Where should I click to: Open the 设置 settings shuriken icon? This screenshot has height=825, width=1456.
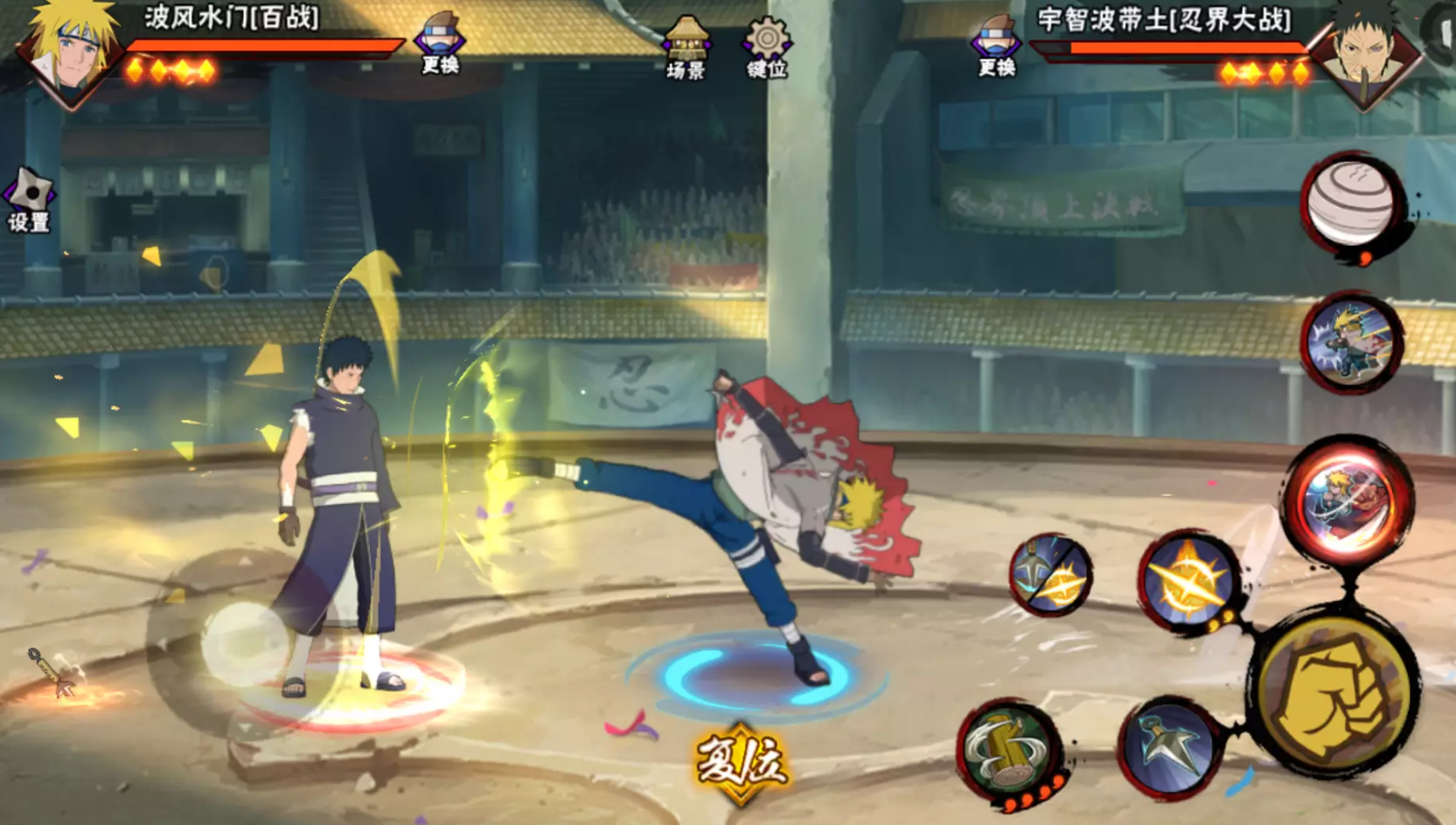click(x=29, y=199)
